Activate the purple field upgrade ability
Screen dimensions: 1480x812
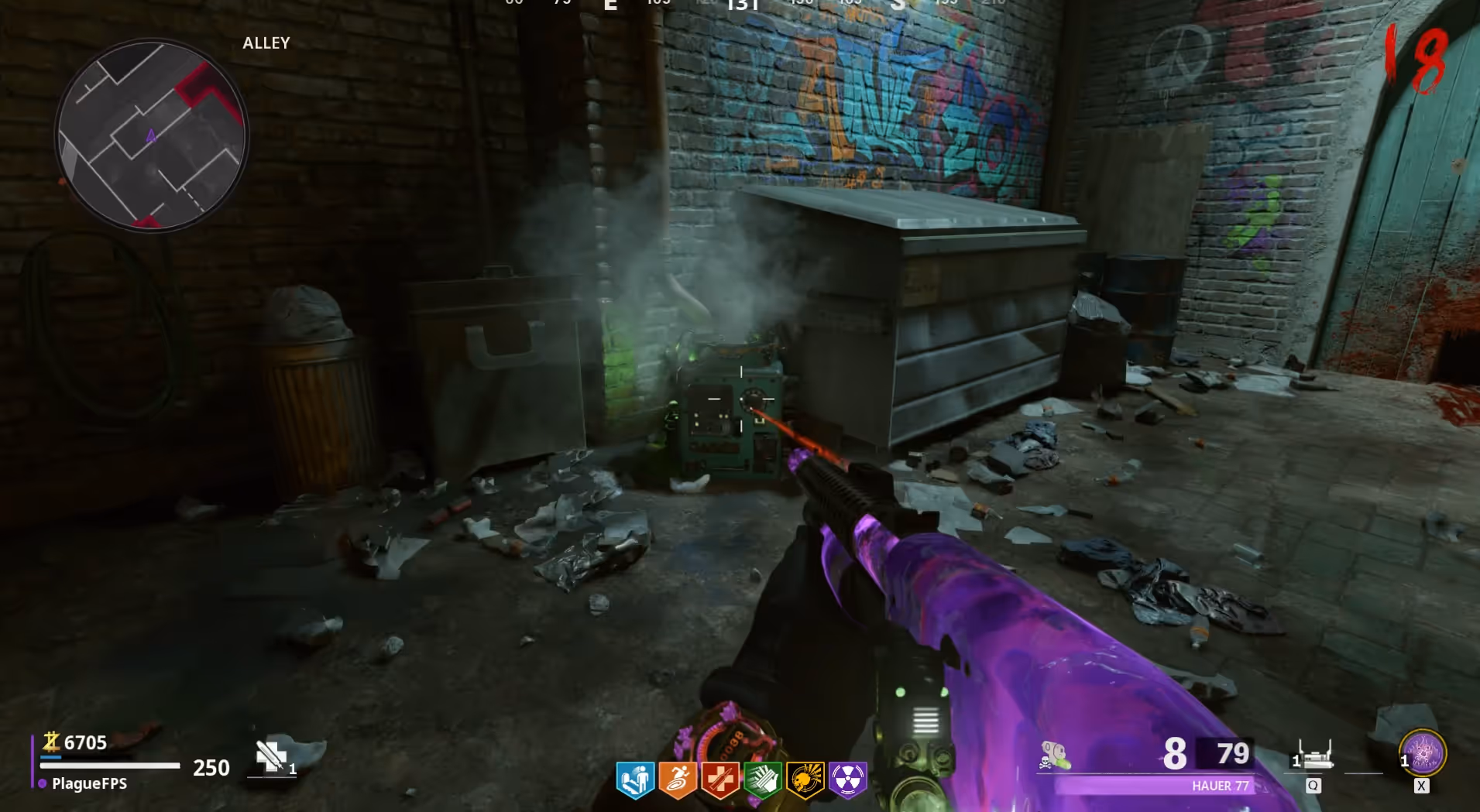tap(1423, 753)
